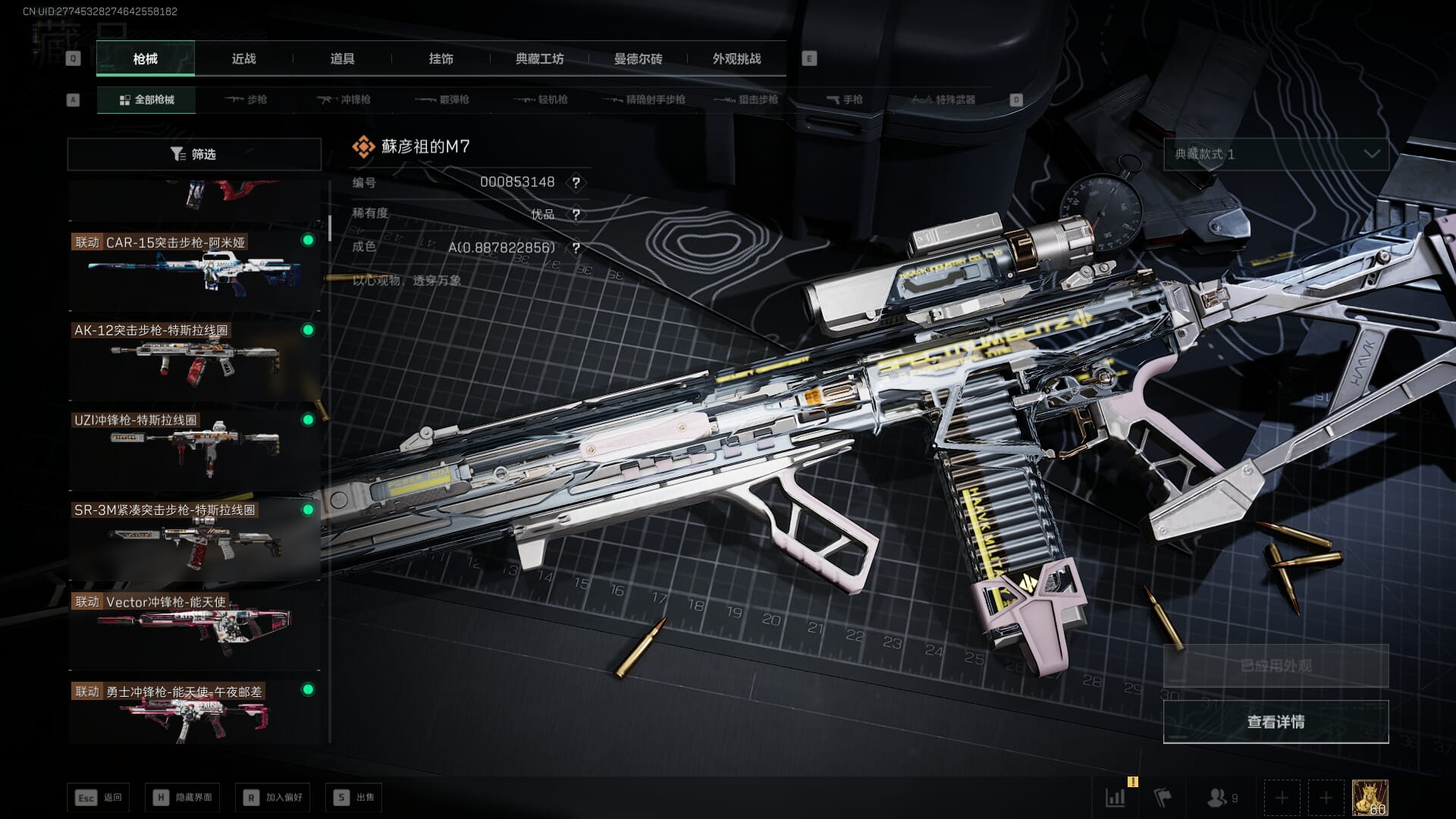Open the 道具 items tab
This screenshot has width=1456, height=819.
(342, 59)
